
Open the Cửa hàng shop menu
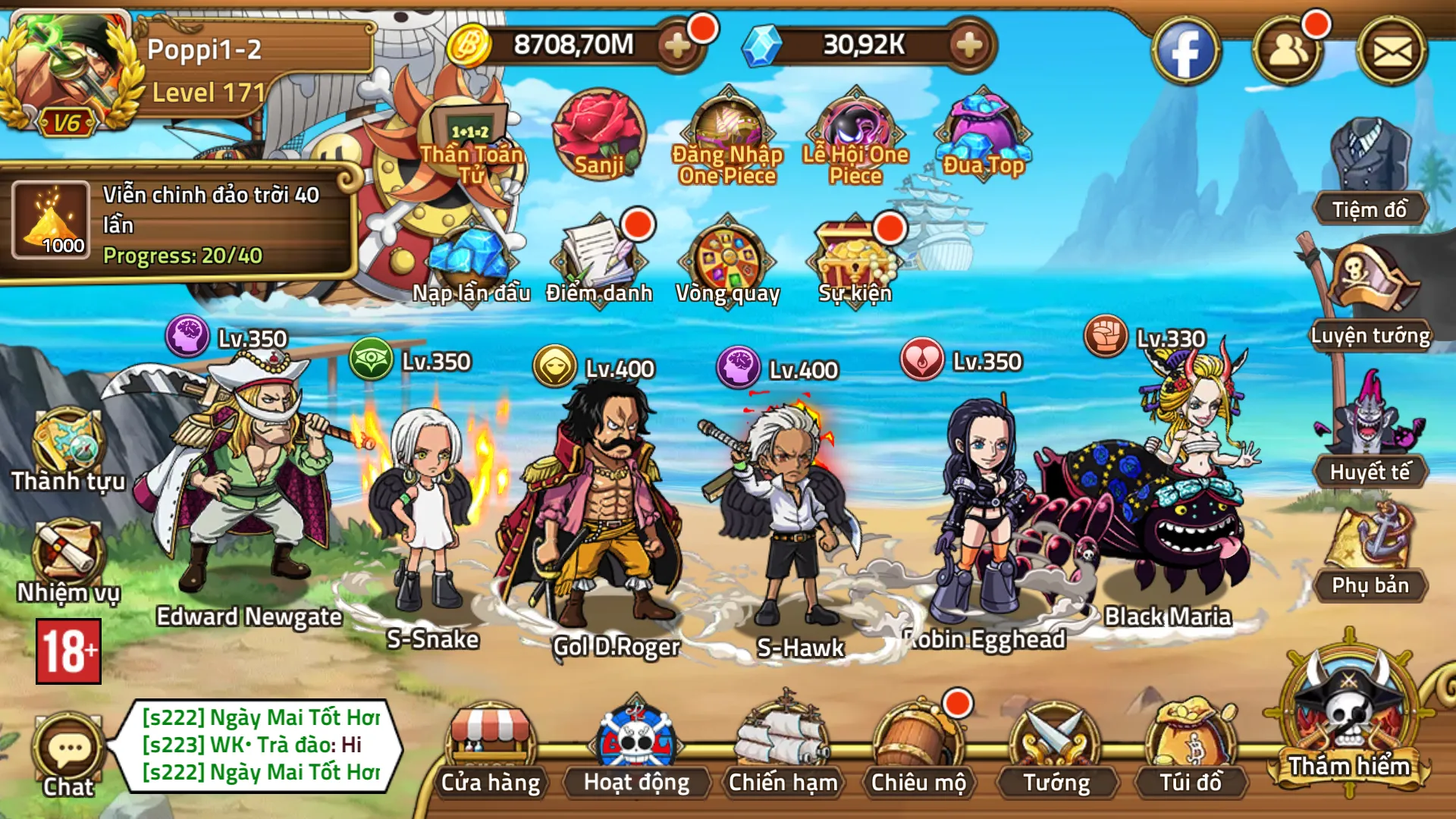[x=491, y=747]
